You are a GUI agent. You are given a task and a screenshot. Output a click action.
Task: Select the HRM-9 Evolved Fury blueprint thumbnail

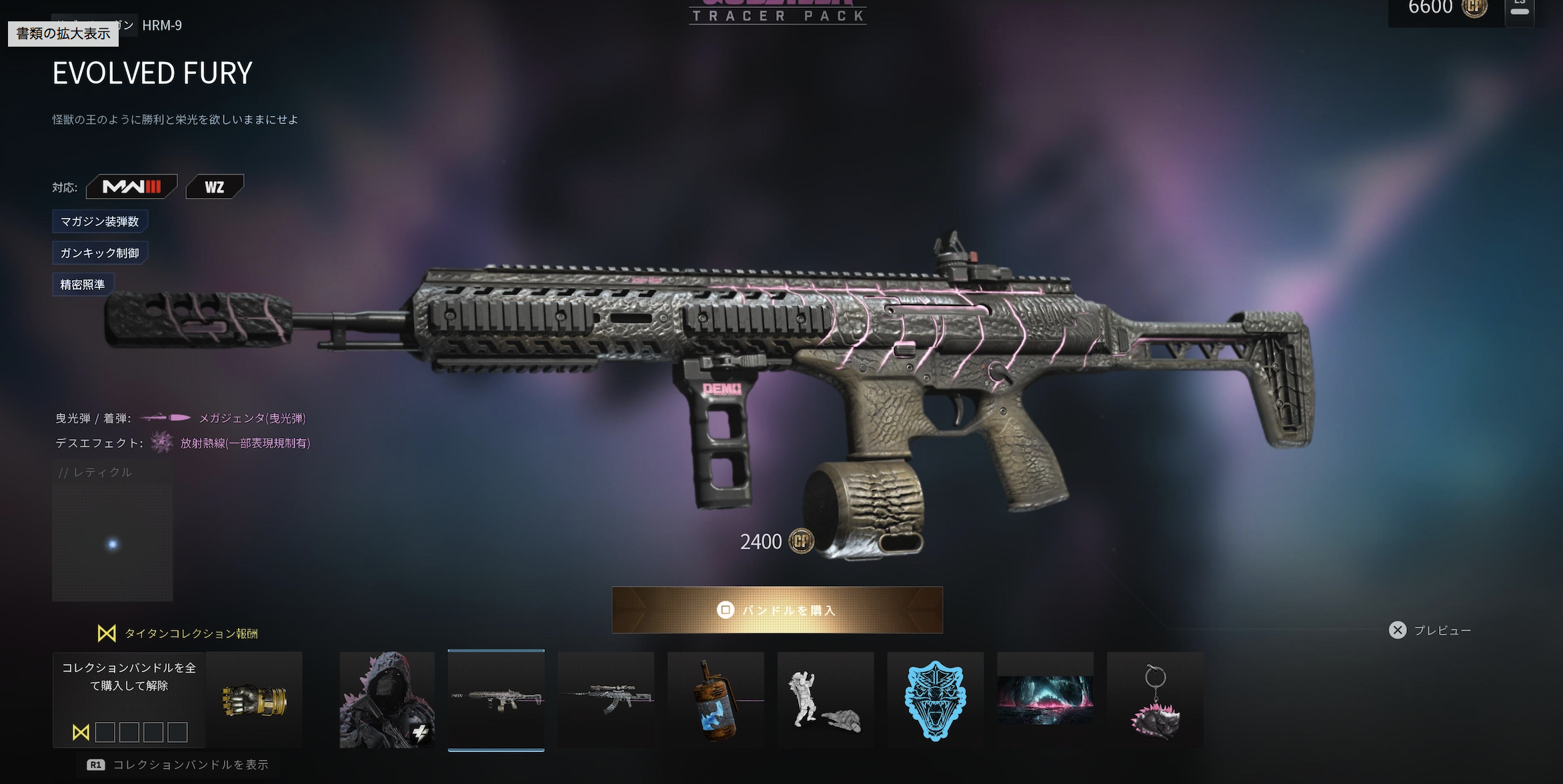[496, 700]
